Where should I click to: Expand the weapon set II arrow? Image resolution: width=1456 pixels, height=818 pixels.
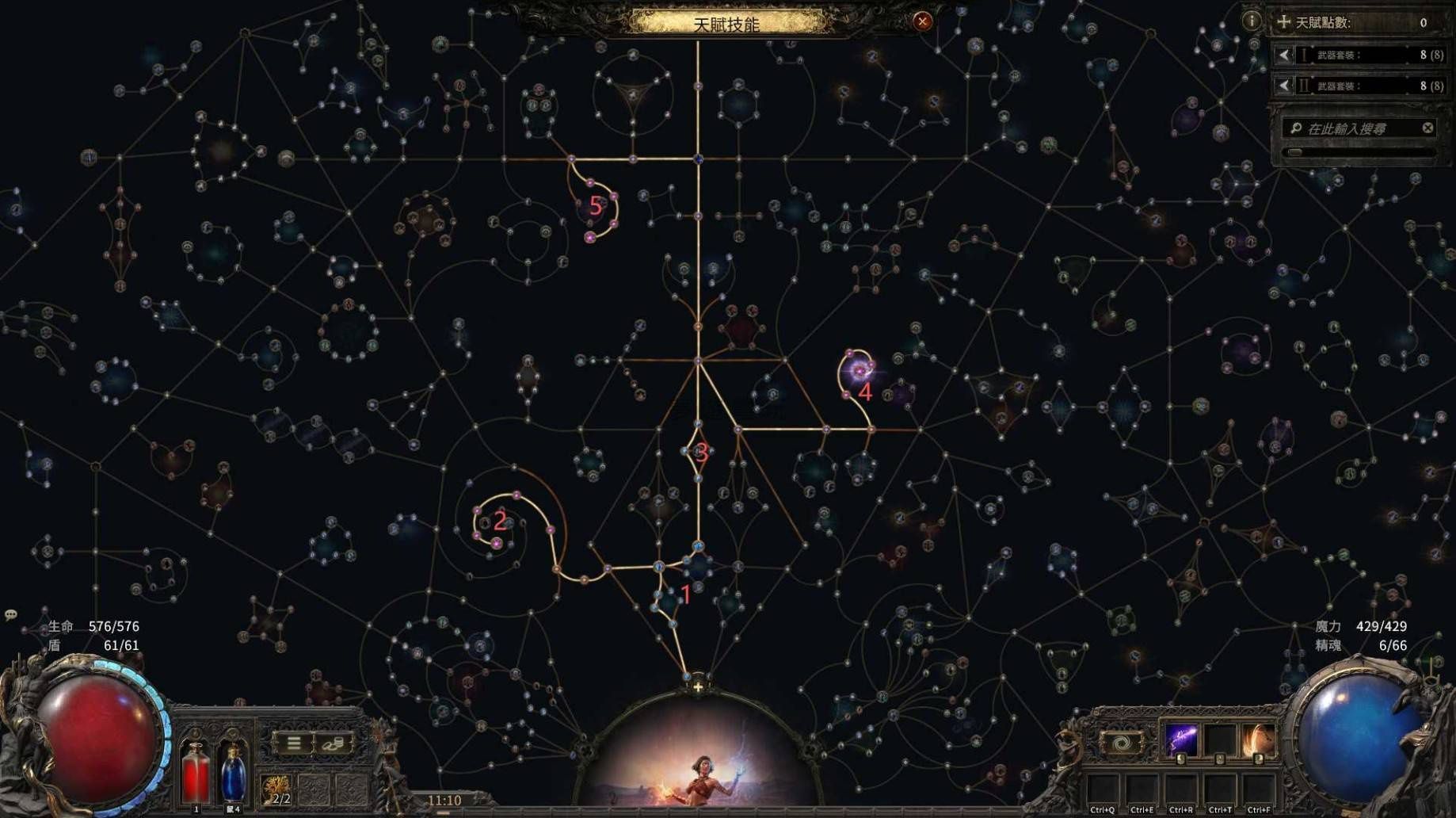tap(1284, 86)
